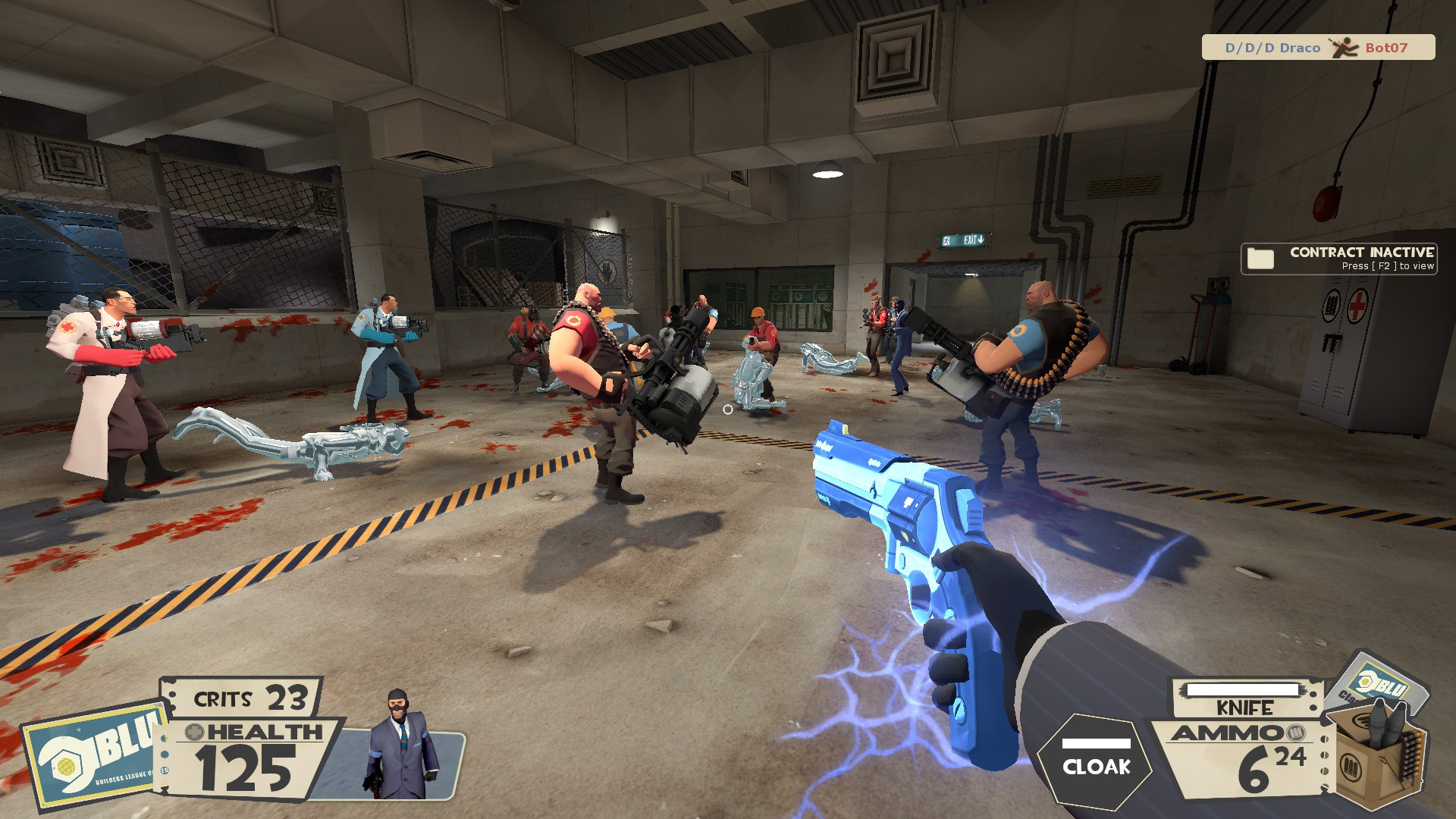Image resolution: width=1456 pixels, height=819 pixels.
Task: Click the D/D/D Draco killfeed name
Action: pos(1272,47)
